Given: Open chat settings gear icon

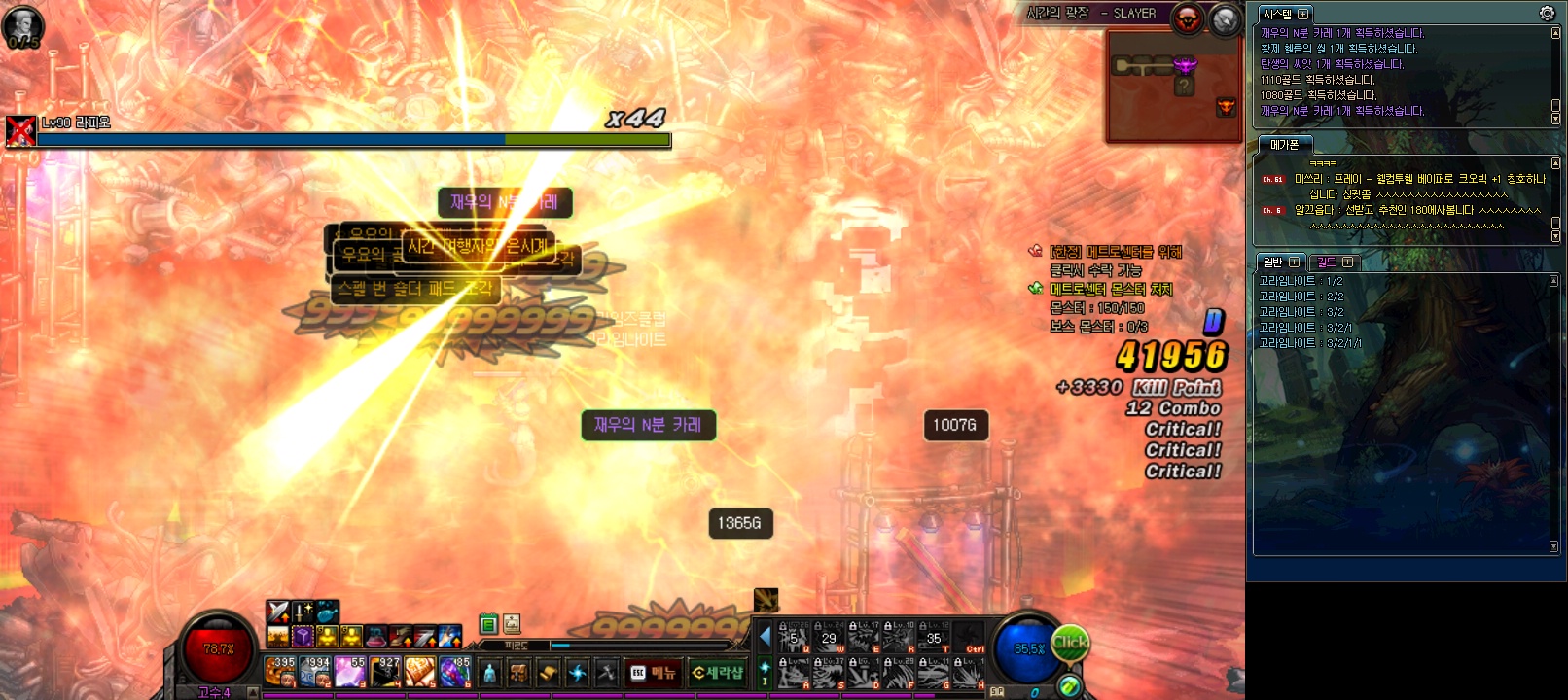Looking at the screenshot, I should 1547,14.
